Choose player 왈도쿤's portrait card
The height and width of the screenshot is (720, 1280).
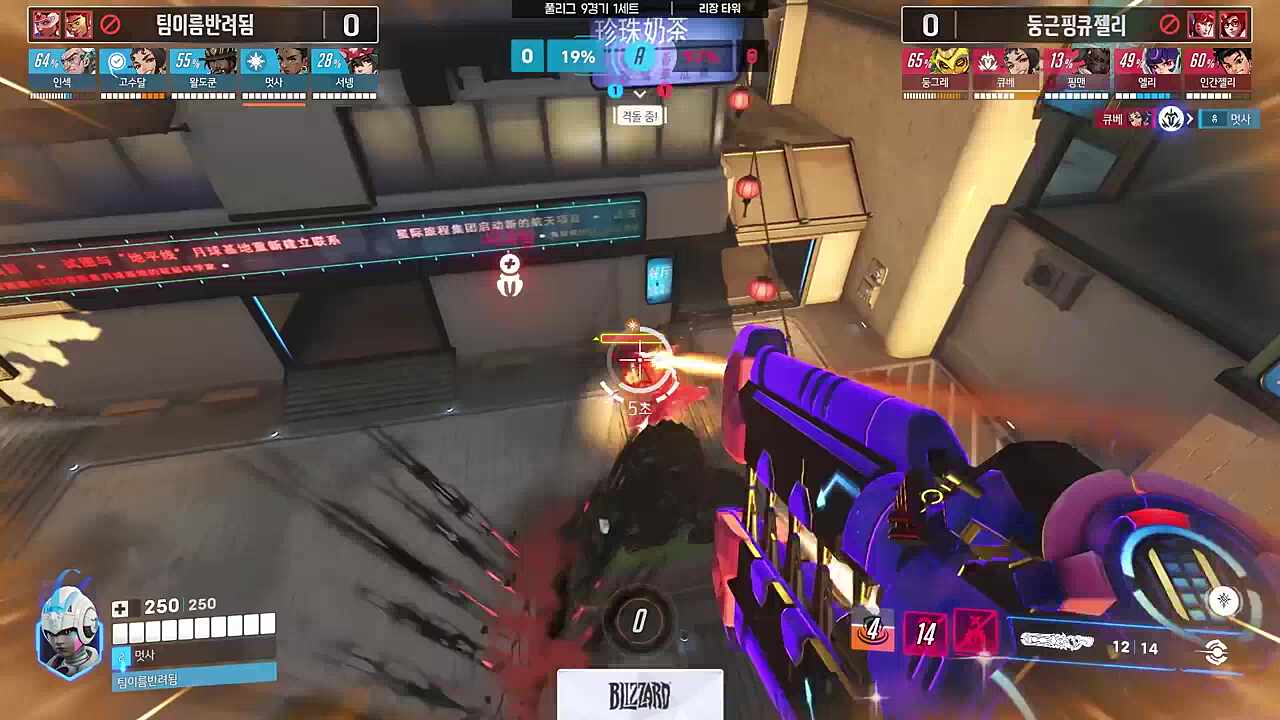(x=203, y=70)
